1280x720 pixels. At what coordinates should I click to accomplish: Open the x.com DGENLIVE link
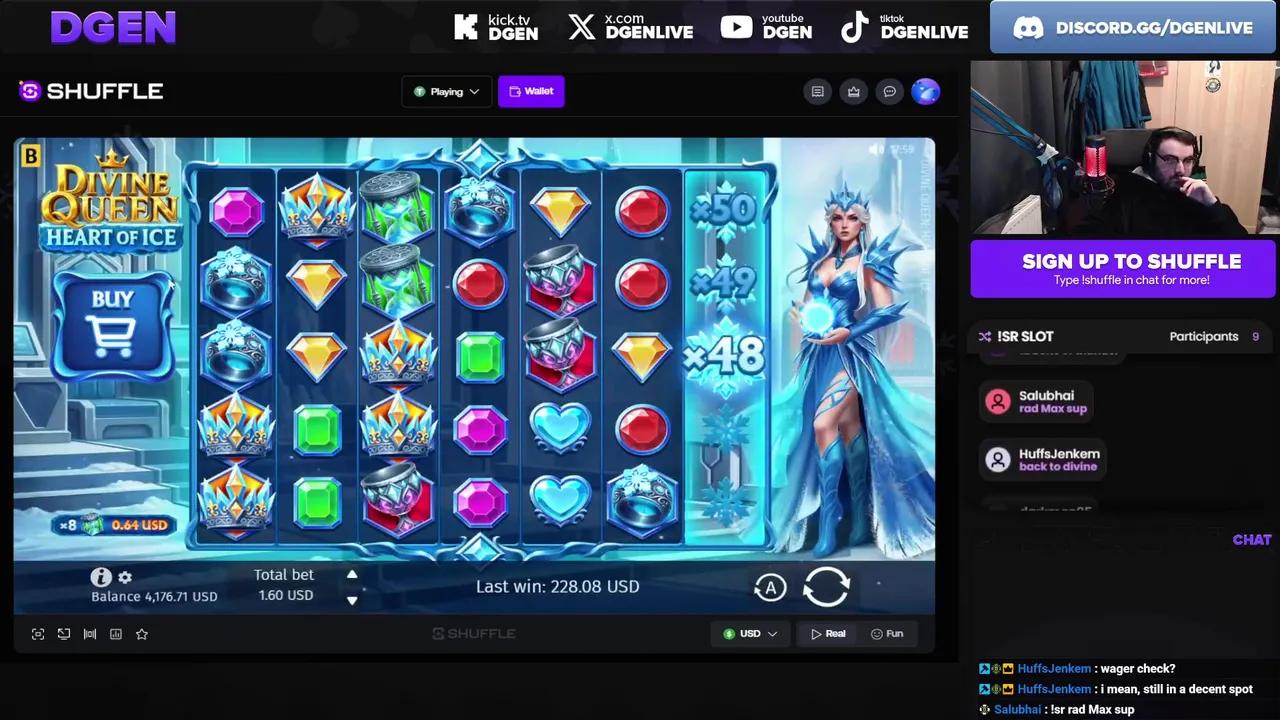(x=630, y=27)
